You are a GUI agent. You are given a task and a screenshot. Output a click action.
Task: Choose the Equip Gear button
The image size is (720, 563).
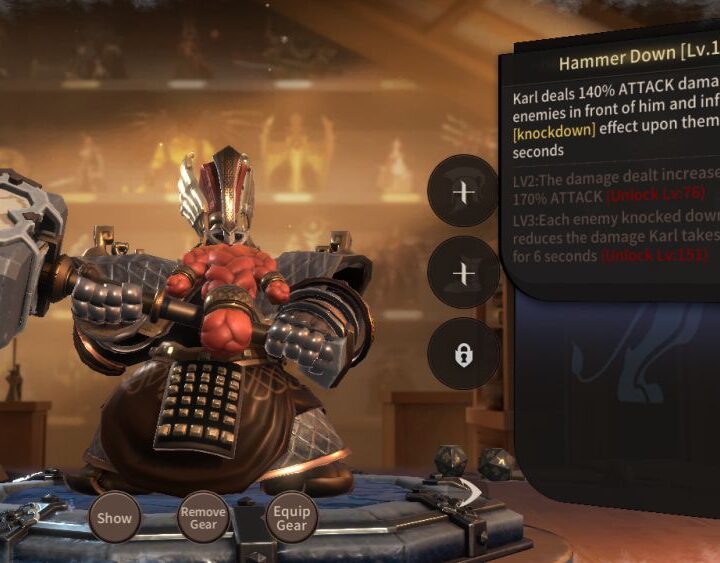coord(291,518)
